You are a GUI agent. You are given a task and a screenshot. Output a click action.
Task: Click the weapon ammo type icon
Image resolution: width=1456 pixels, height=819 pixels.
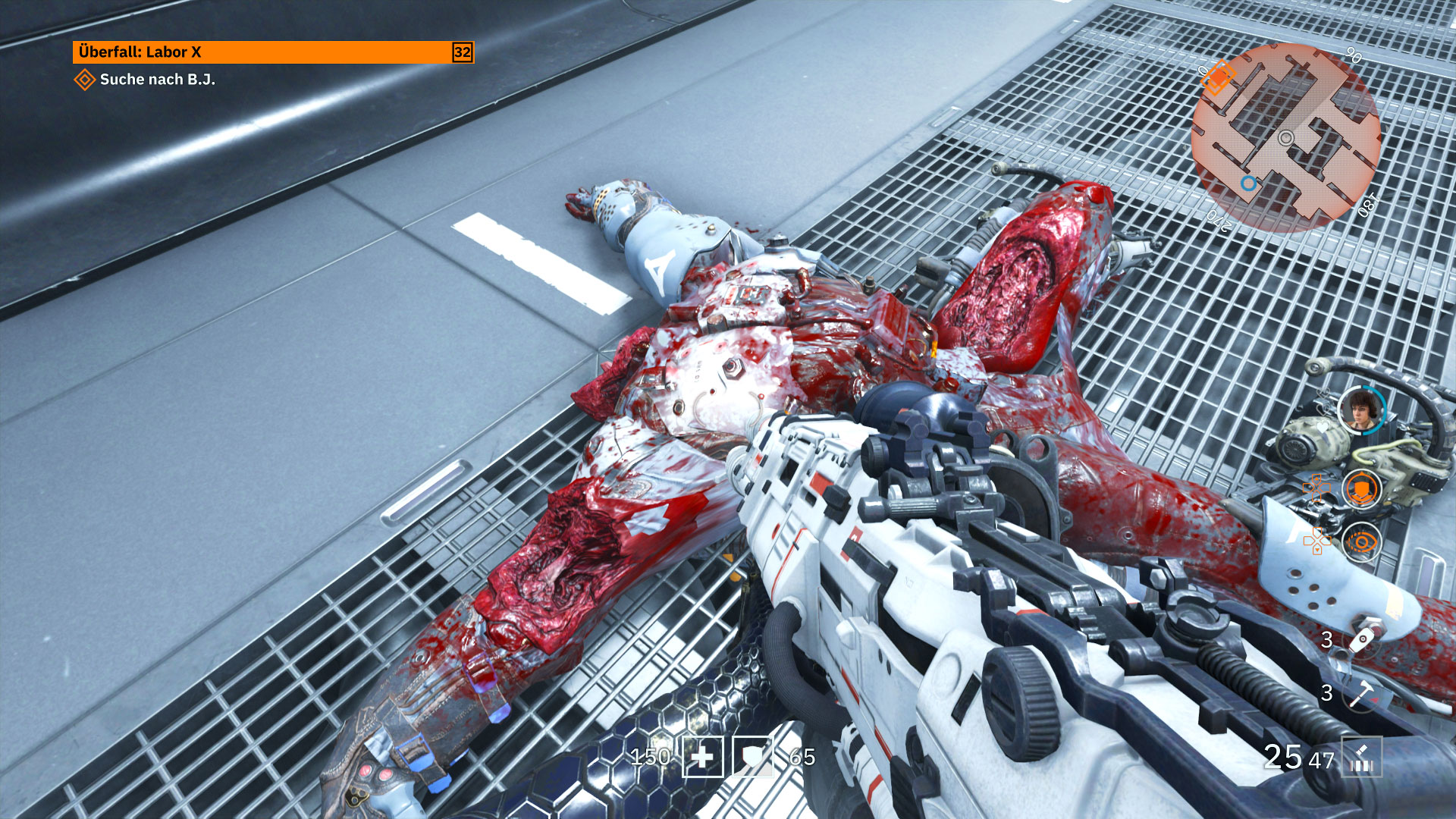(1361, 757)
